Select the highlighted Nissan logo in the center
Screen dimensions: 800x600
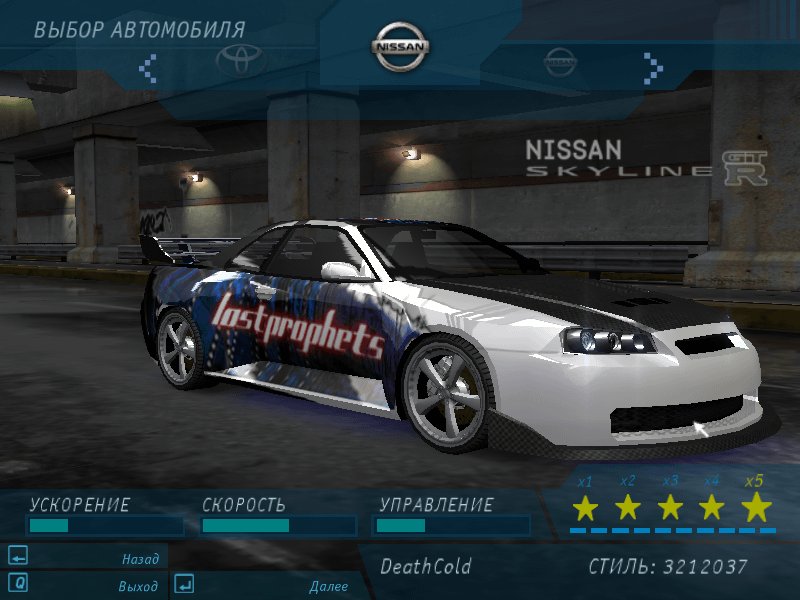click(401, 47)
